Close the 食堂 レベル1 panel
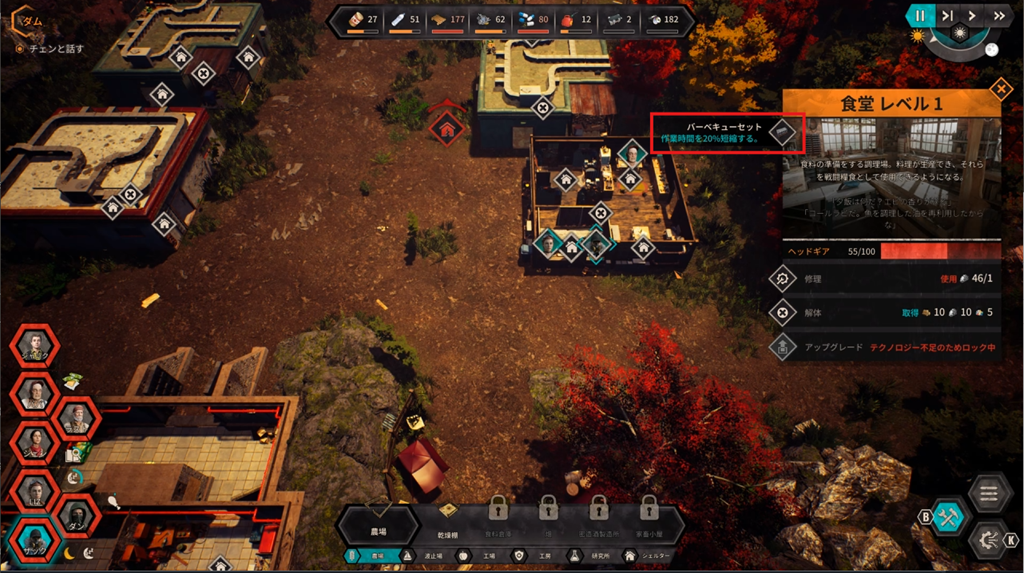1024x573 pixels. (x=1000, y=91)
